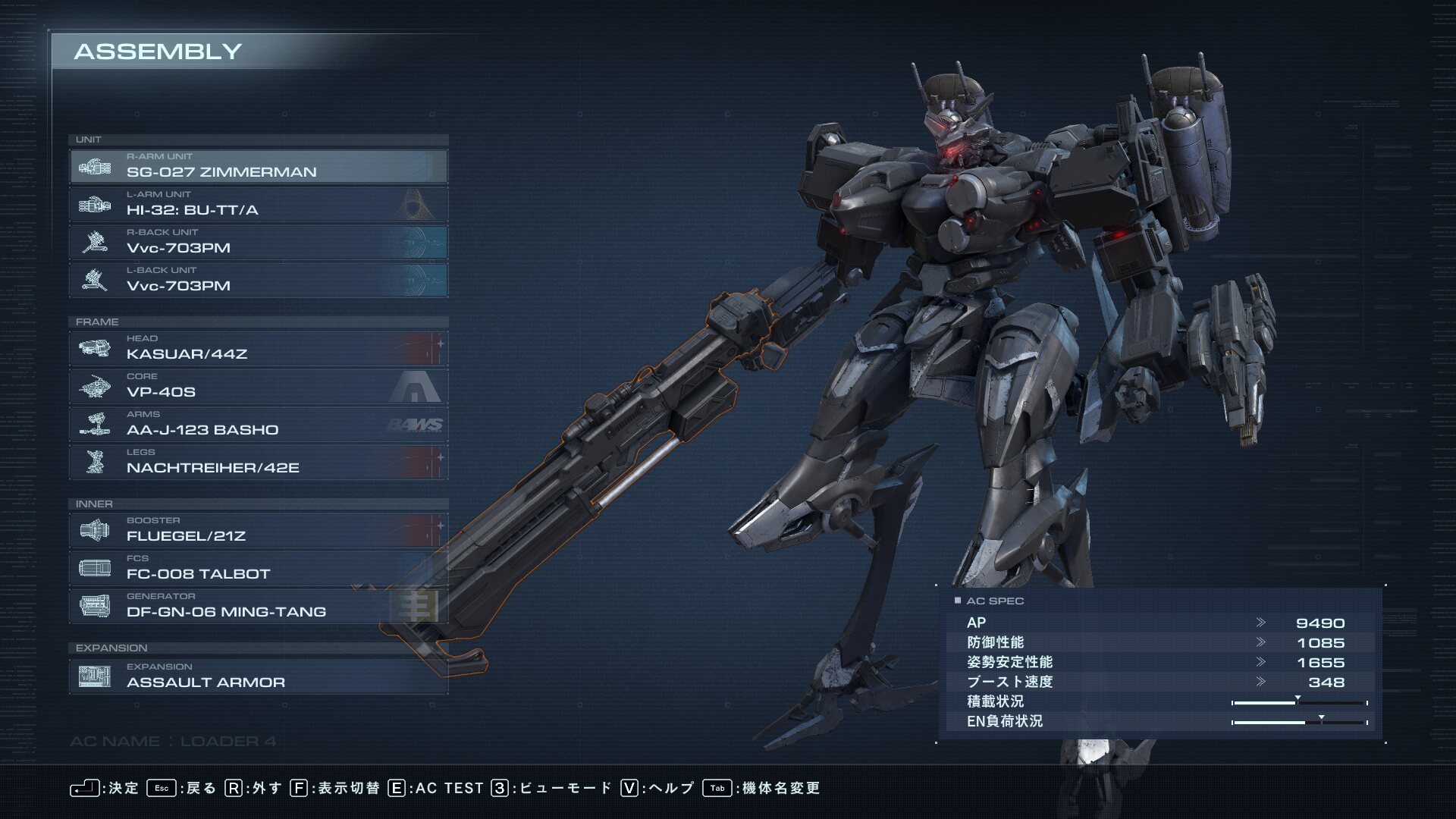1456x819 pixels.
Task: Open the GENERATOR DF-GN-06 MING-TANG slot
Action: pyautogui.click(x=258, y=606)
